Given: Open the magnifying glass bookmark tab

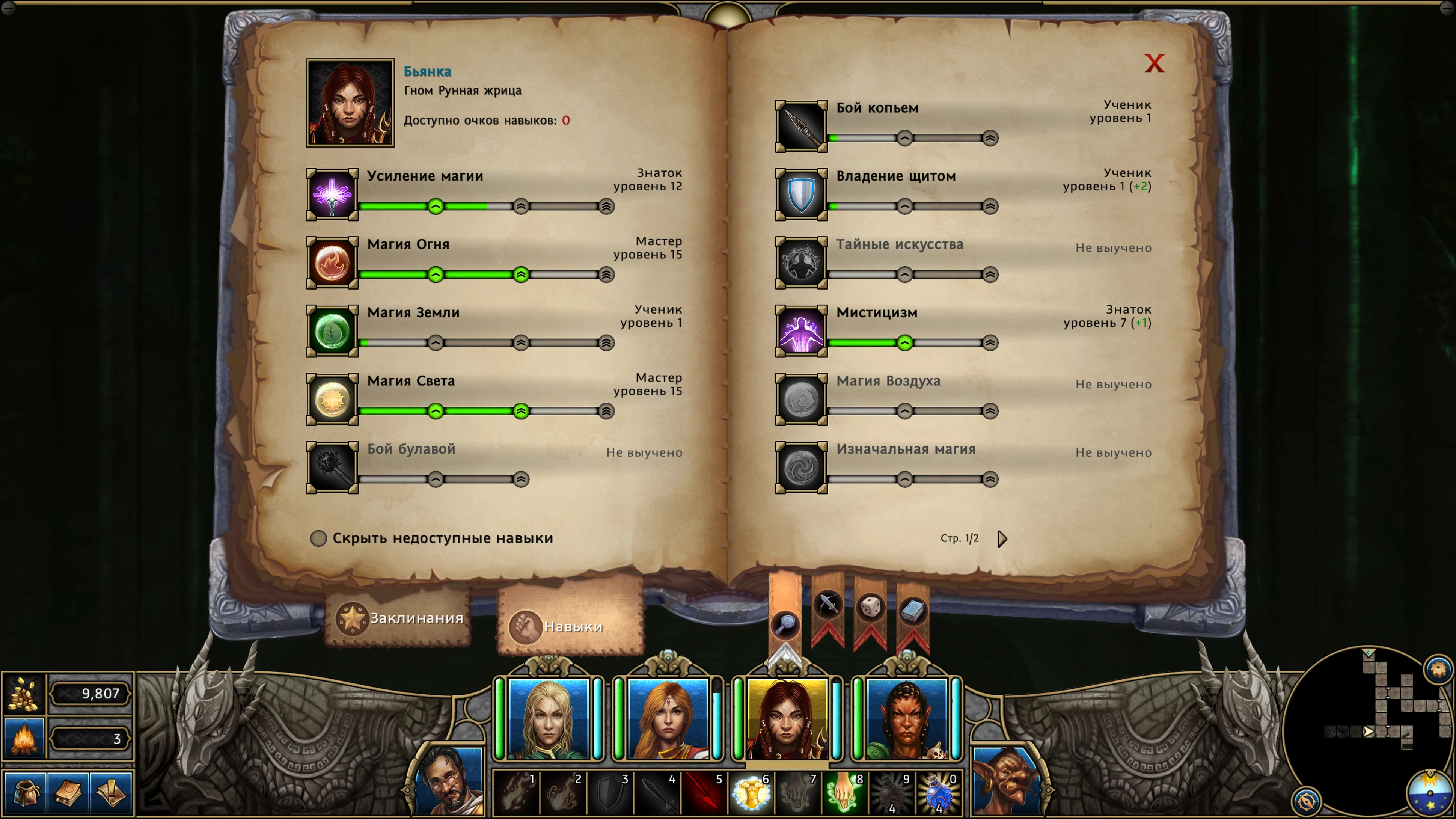Looking at the screenshot, I should 785,623.
